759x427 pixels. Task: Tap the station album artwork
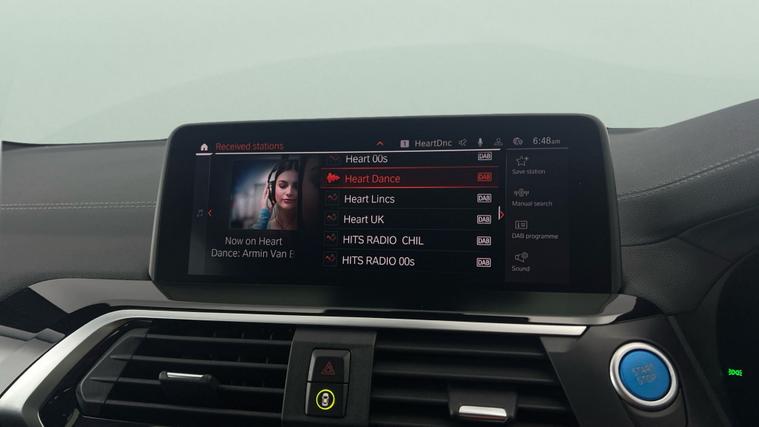click(265, 193)
